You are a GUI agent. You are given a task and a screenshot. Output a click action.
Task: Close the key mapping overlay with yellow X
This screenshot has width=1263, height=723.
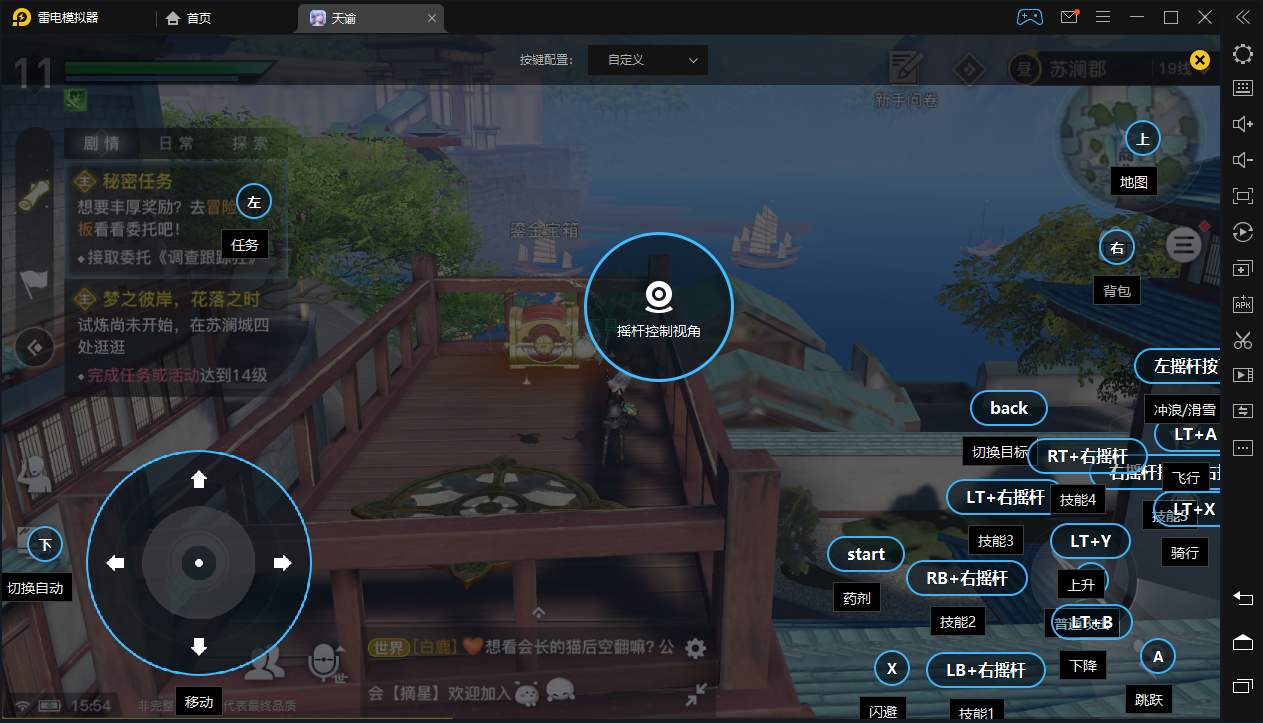tap(1200, 60)
